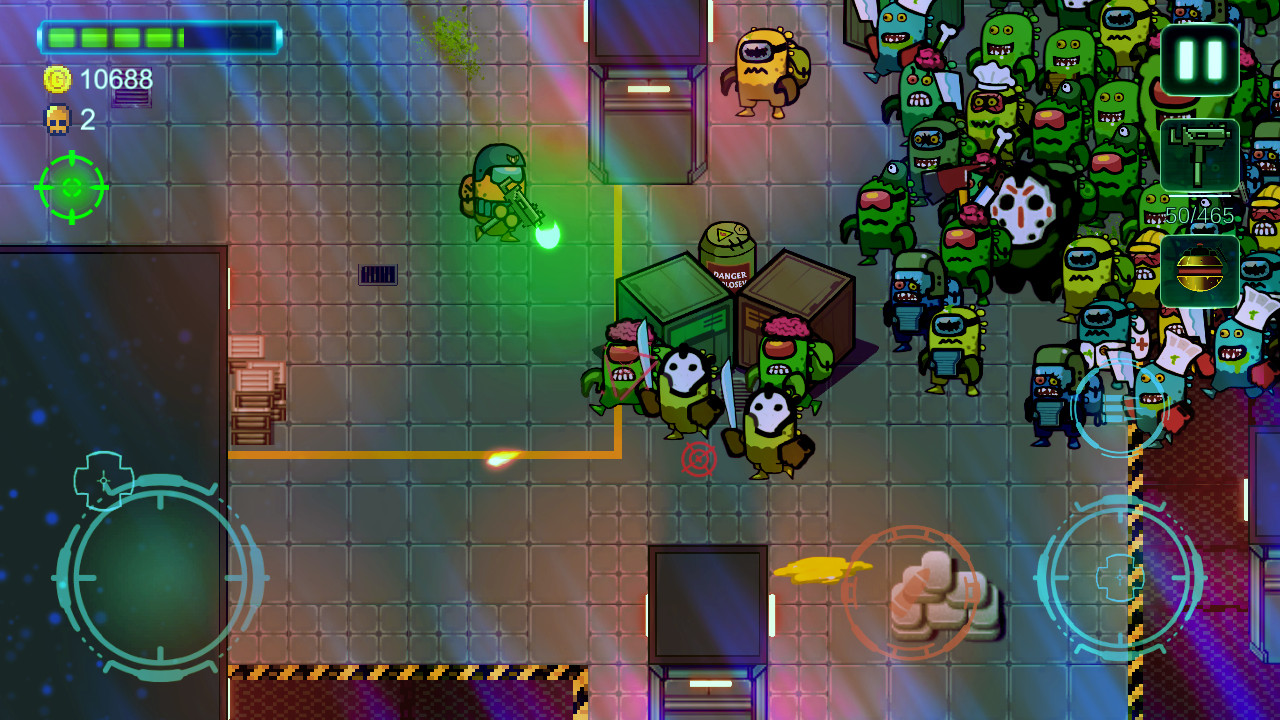This screenshot has height=720, width=1280.
Task: Activate the gold bomb gadget icon
Action: [x=1199, y=270]
